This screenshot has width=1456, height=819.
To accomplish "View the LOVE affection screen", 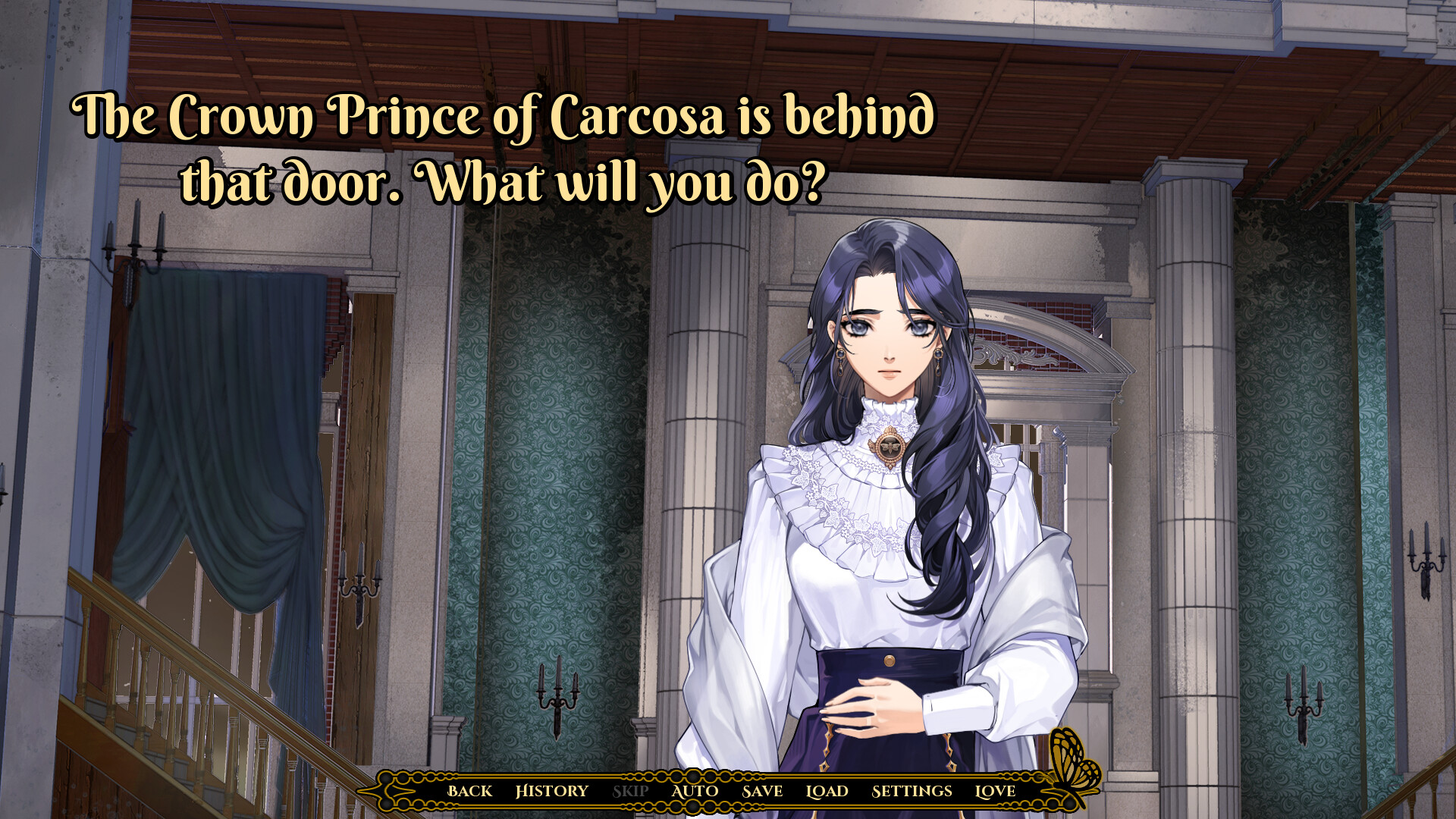I will [x=996, y=791].
